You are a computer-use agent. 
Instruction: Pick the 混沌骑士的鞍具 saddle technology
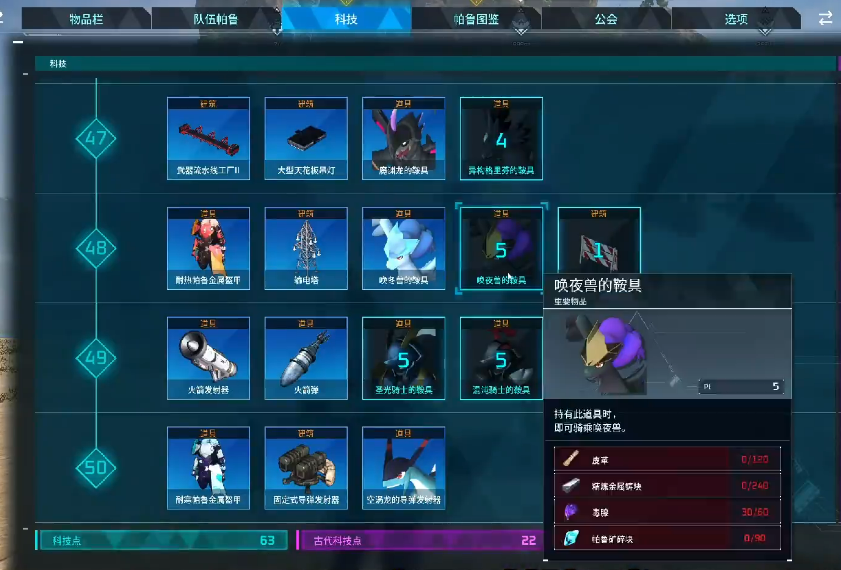(x=501, y=358)
